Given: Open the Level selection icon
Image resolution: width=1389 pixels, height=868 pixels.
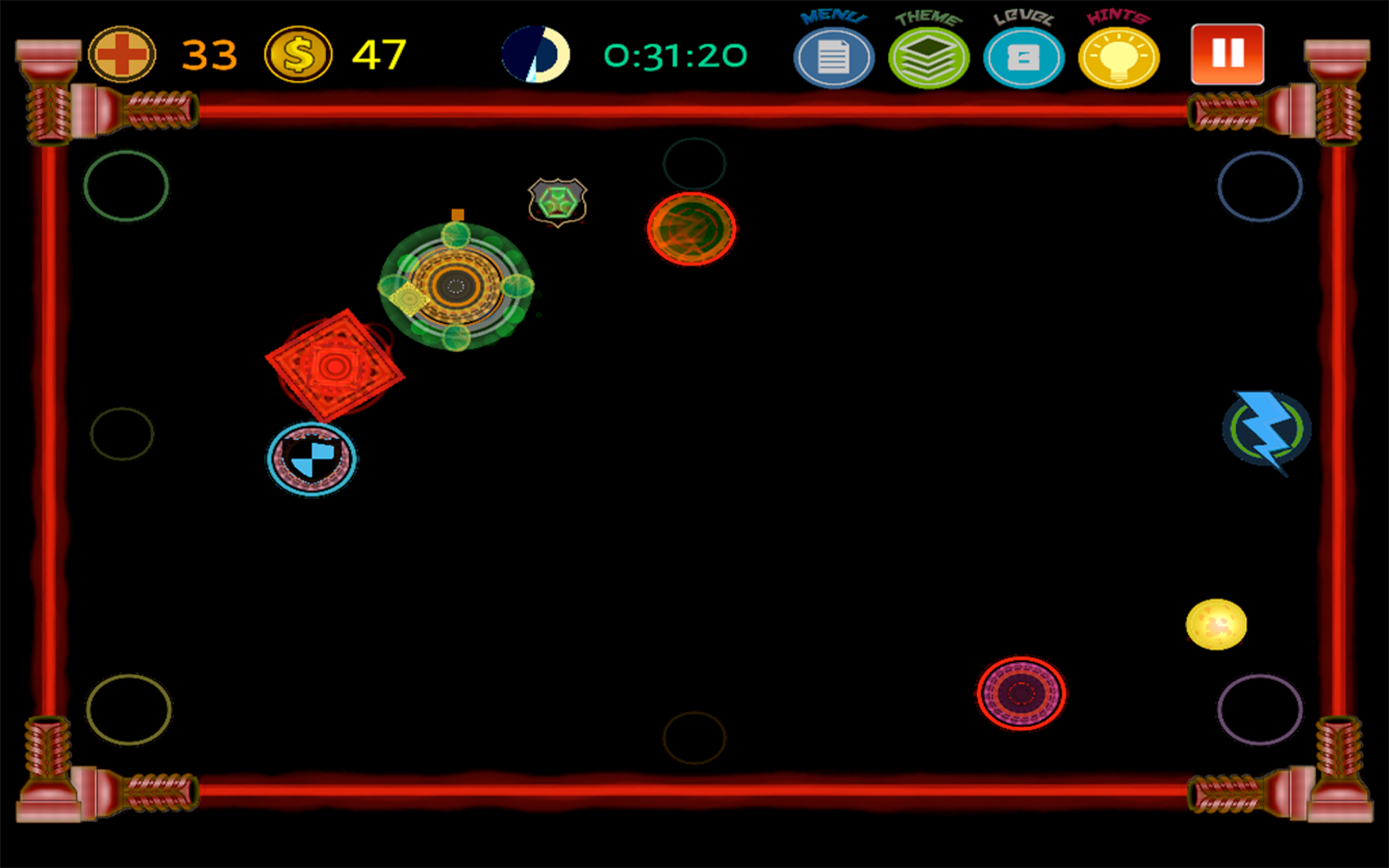Looking at the screenshot, I should point(1024,55).
